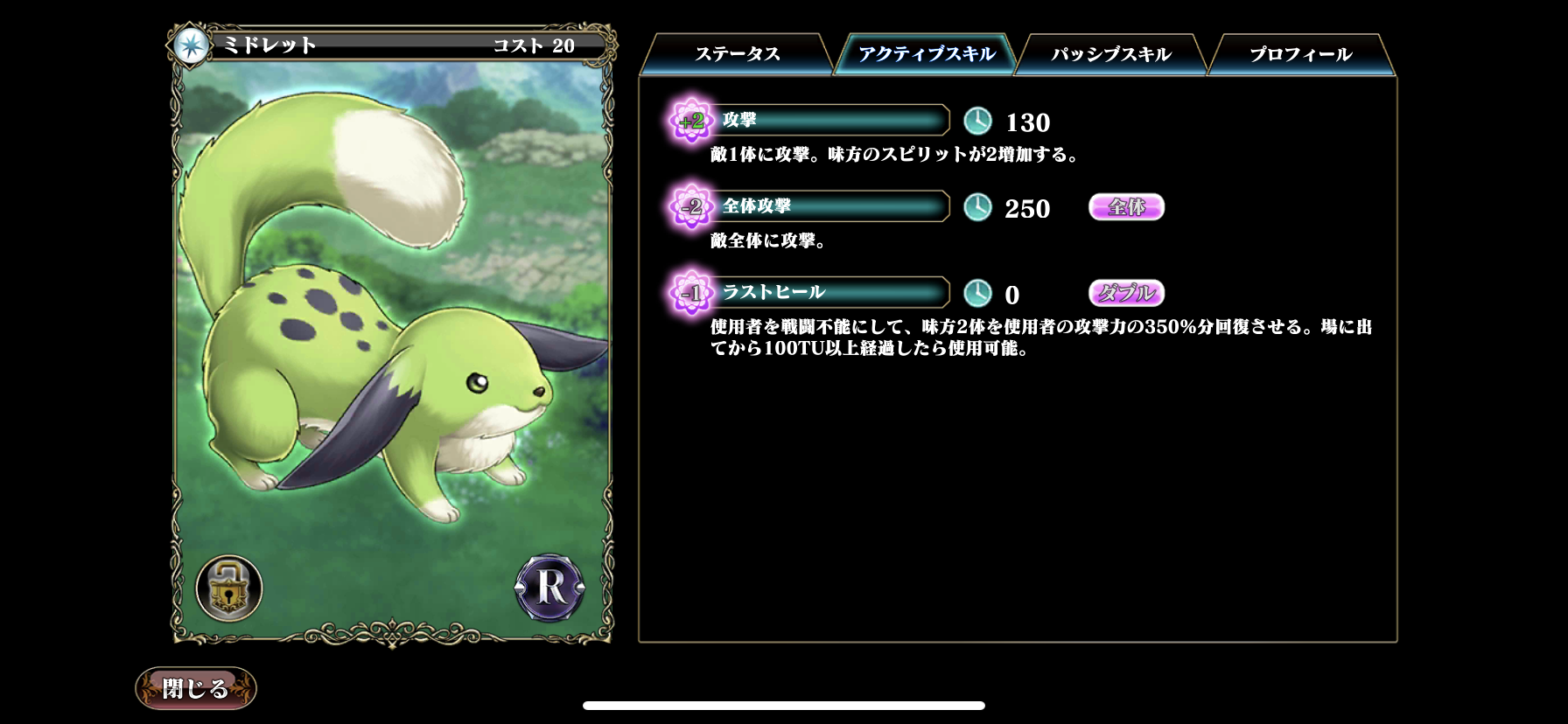Image resolution: width=1568 pixels, height=724 pixels.
Task: Click the ラストヒール skill name bar
Action: point(831,292)
